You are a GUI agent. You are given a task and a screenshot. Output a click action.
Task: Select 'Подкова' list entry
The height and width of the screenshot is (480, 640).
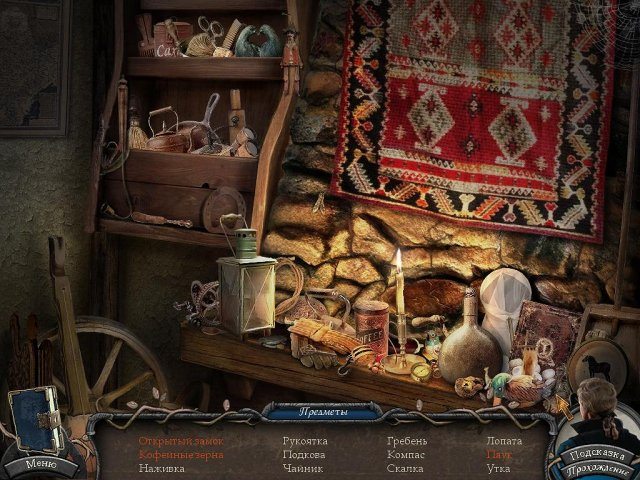(302, 454)
